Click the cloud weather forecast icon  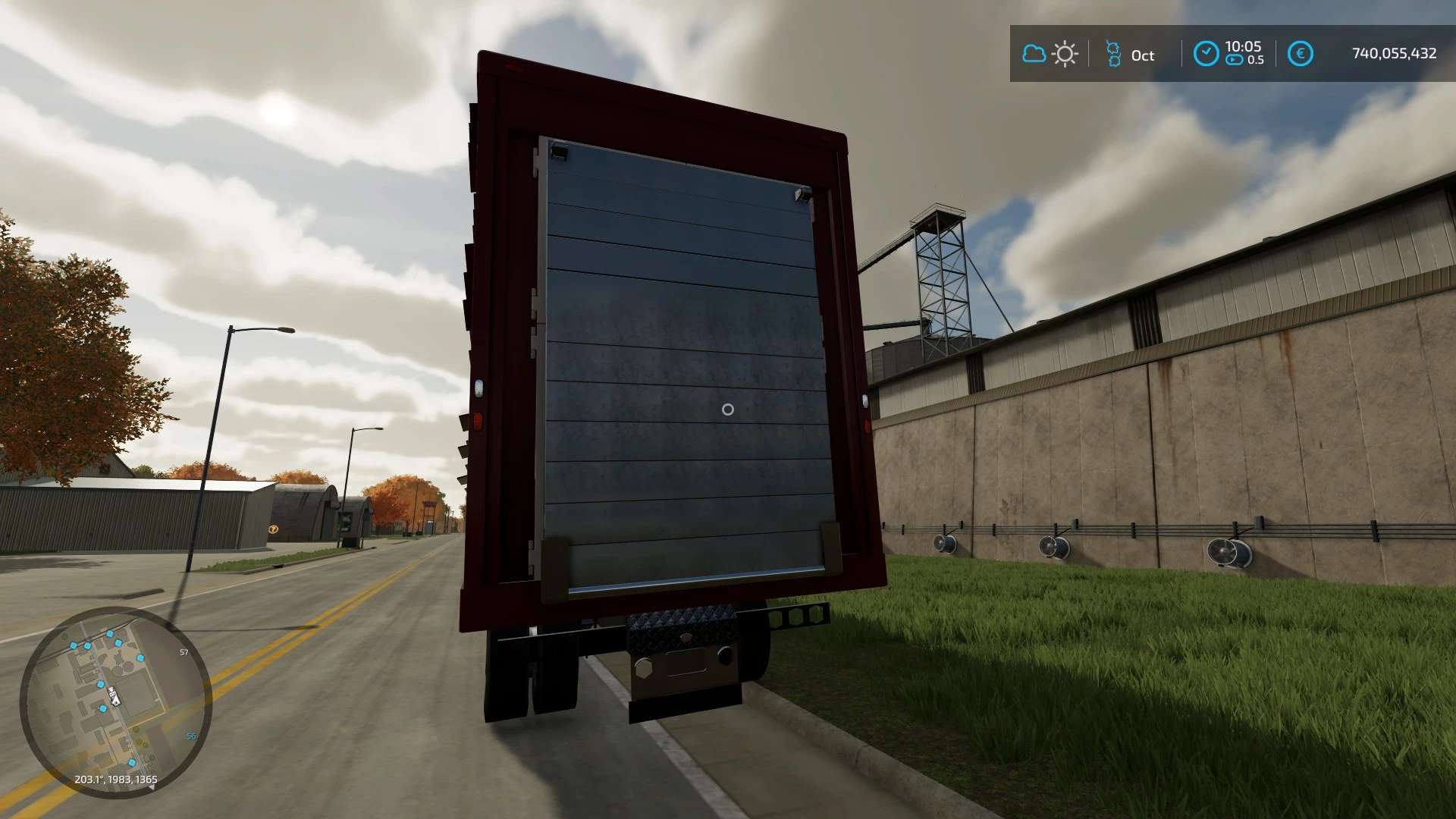(1034, 54)
